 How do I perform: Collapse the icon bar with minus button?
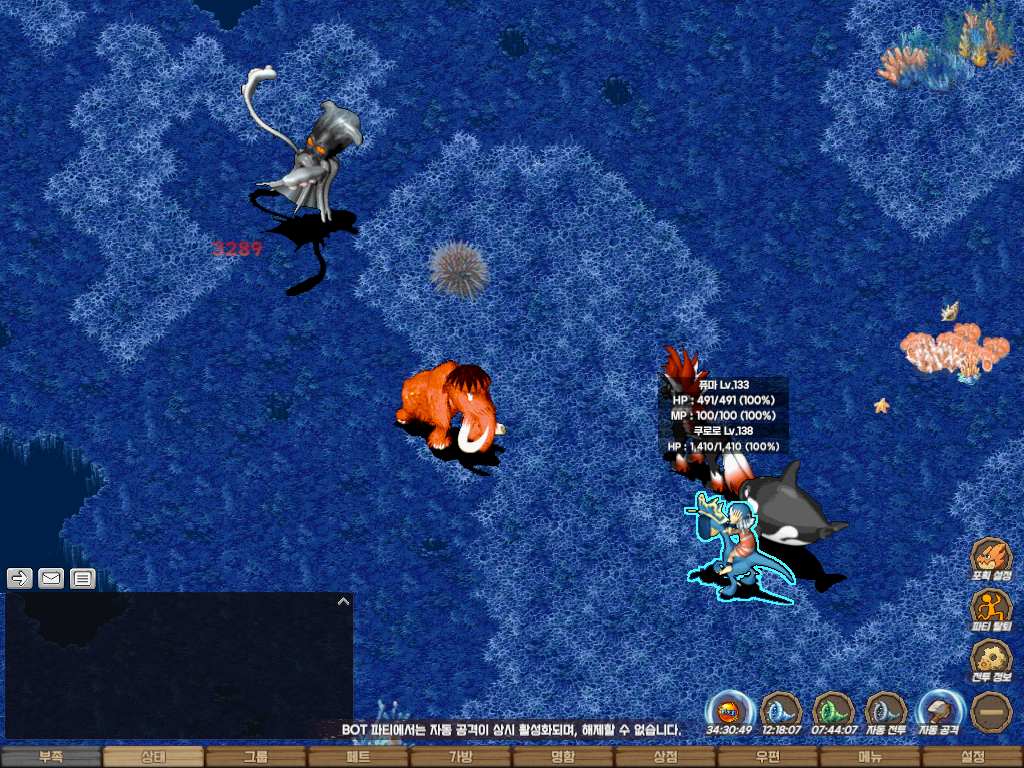click(991, 712)
